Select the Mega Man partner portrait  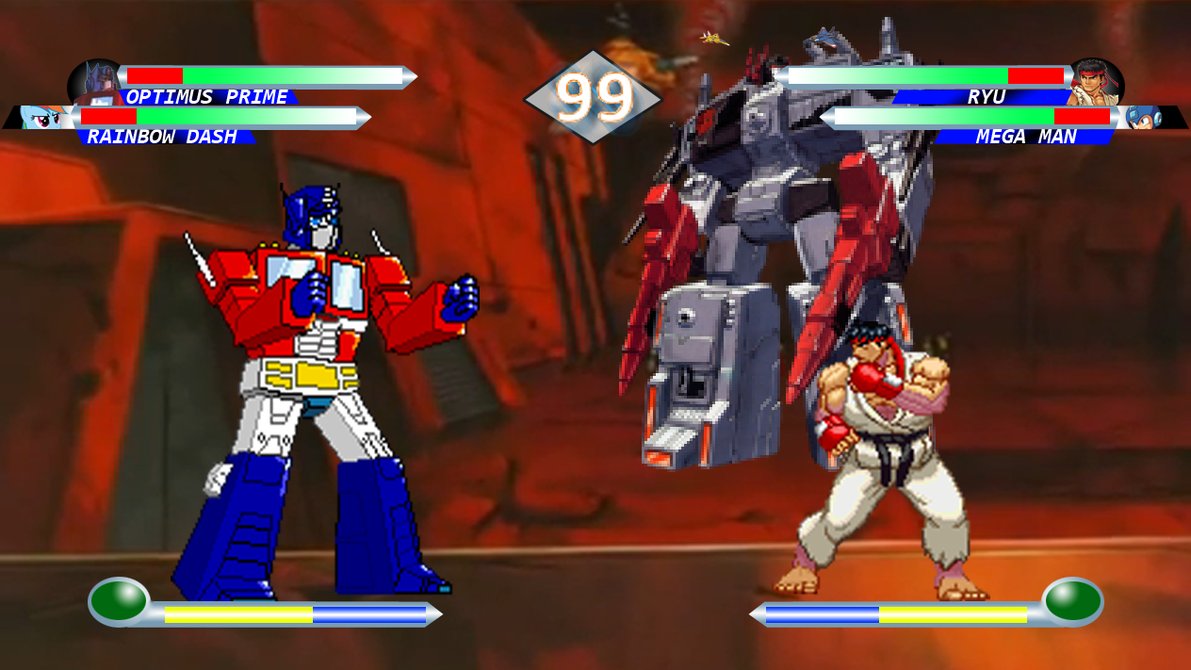[x=1141, y=119]
